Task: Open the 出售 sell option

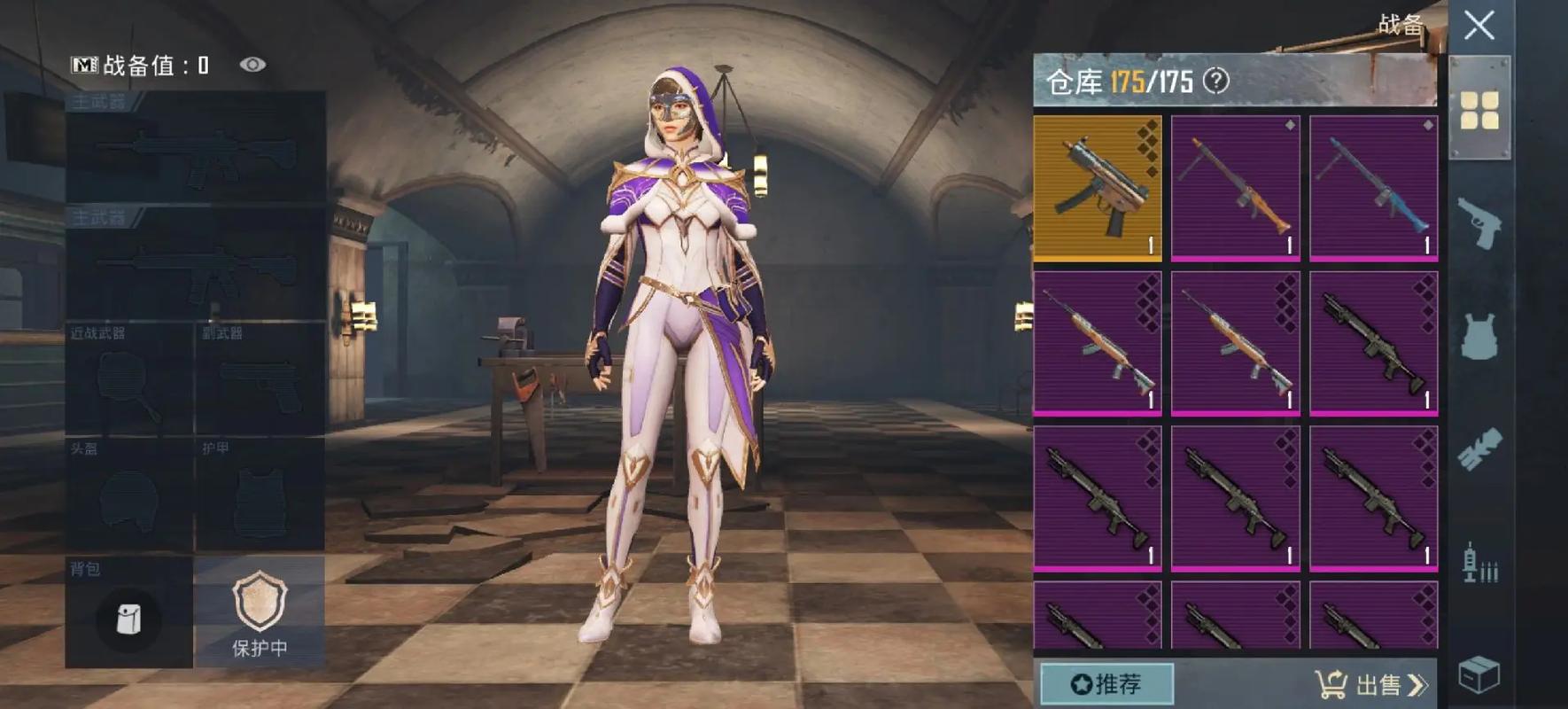Action: pyautogui.click(x=1371, y=684)
